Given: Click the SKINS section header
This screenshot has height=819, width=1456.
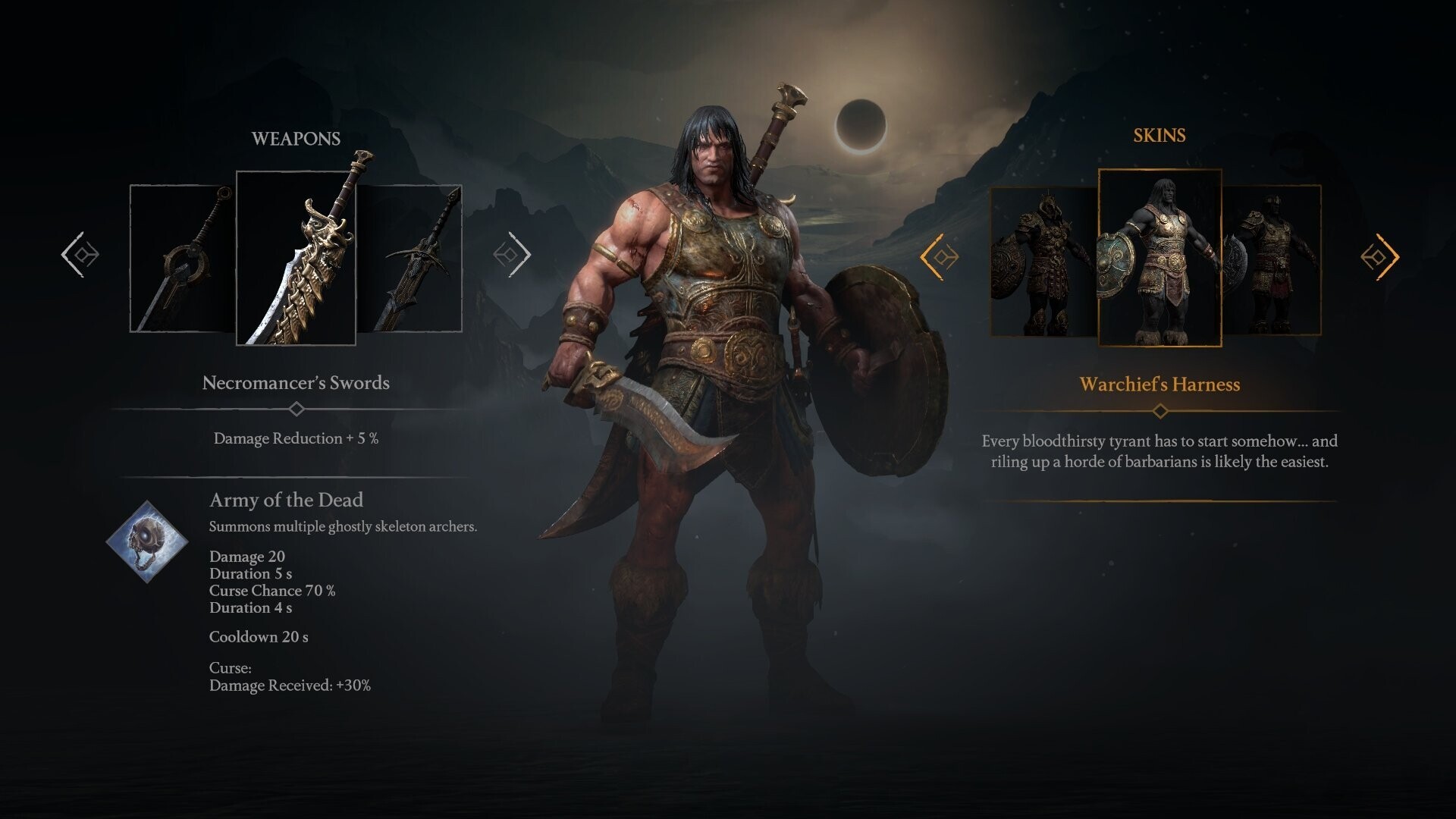Looking at the screenshot, I should [1158, 136].
